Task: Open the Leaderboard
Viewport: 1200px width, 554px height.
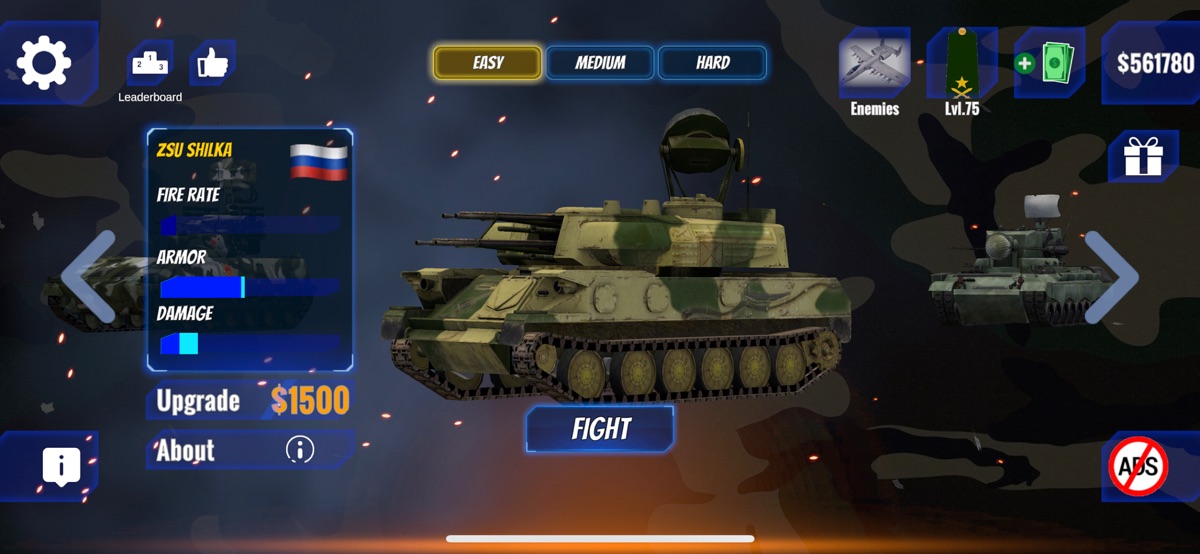Action: pos(149,65)
